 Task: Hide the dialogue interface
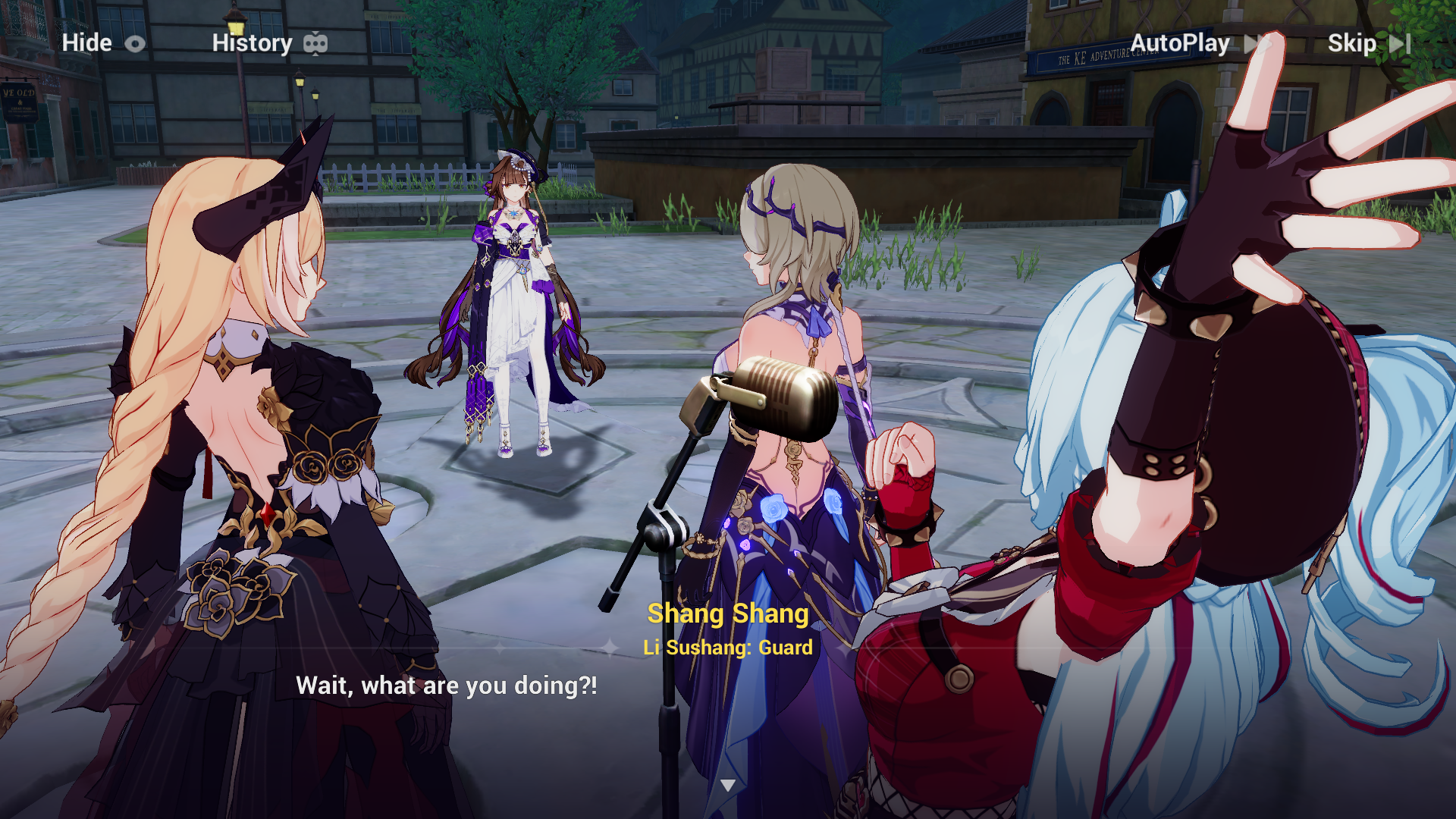coord(102,43)
